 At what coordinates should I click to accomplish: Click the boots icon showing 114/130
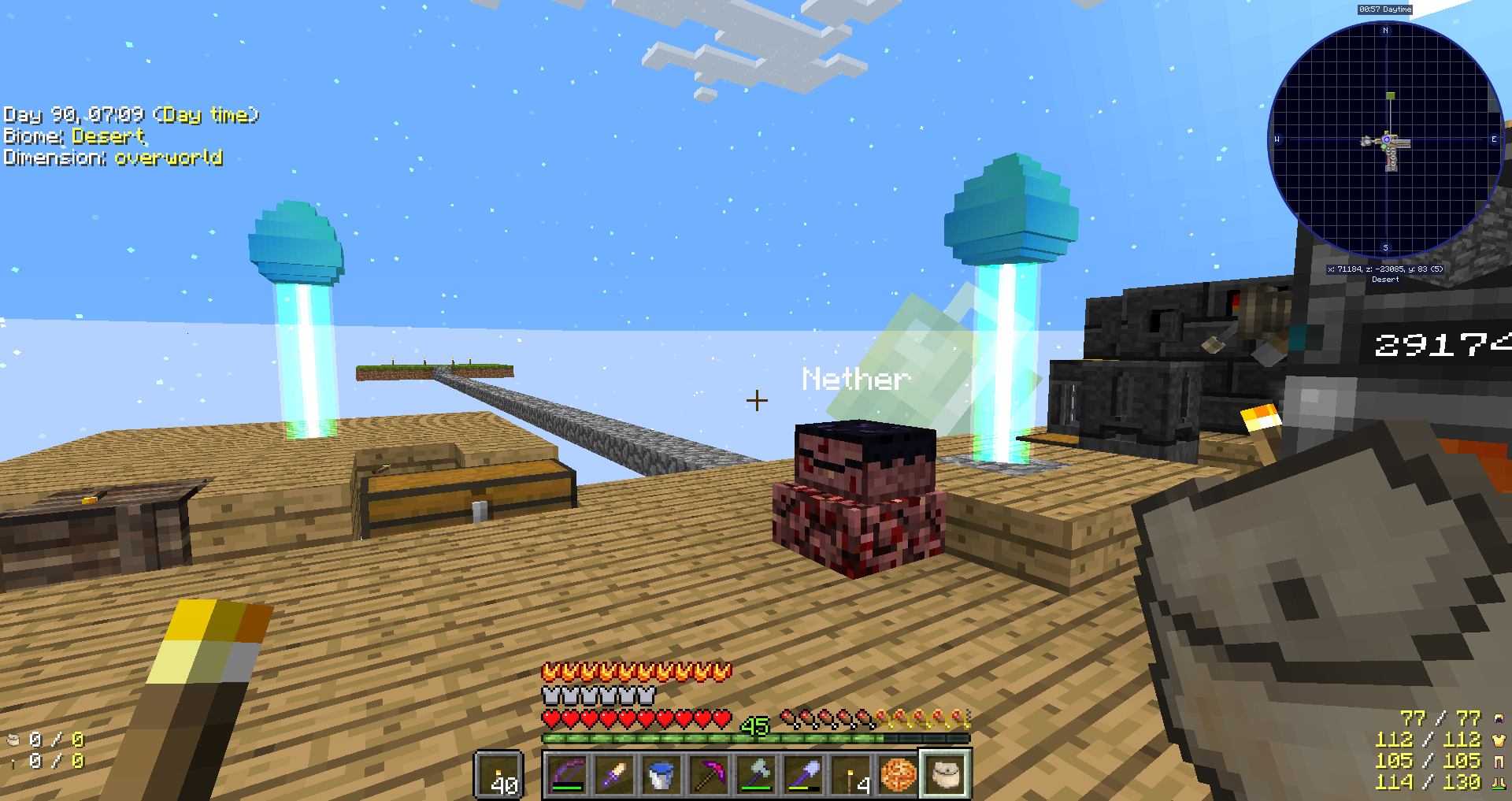pyautogui.click(x=1499, y=782)
